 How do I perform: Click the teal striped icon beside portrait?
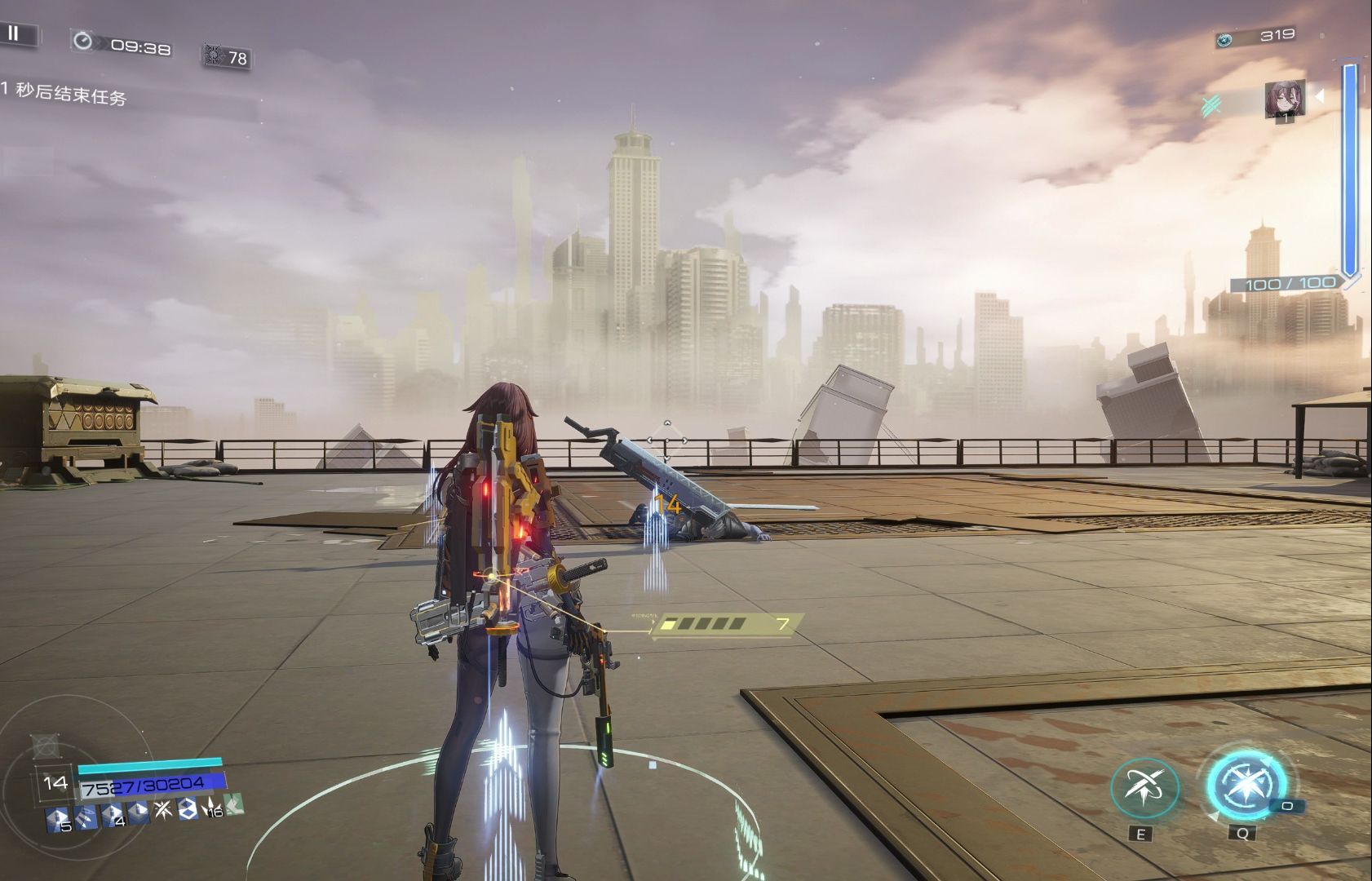tap(1211, 105)
